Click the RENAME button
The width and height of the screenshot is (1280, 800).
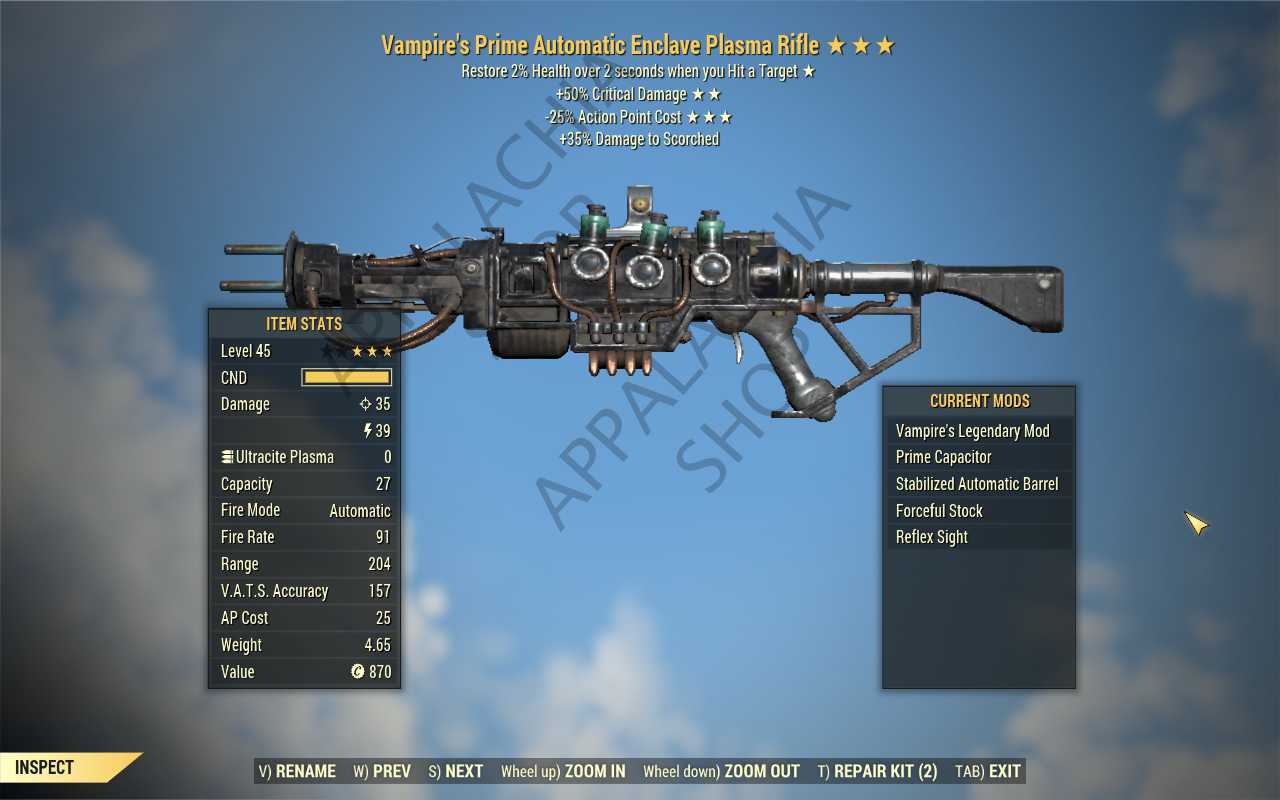pos(298,771)
